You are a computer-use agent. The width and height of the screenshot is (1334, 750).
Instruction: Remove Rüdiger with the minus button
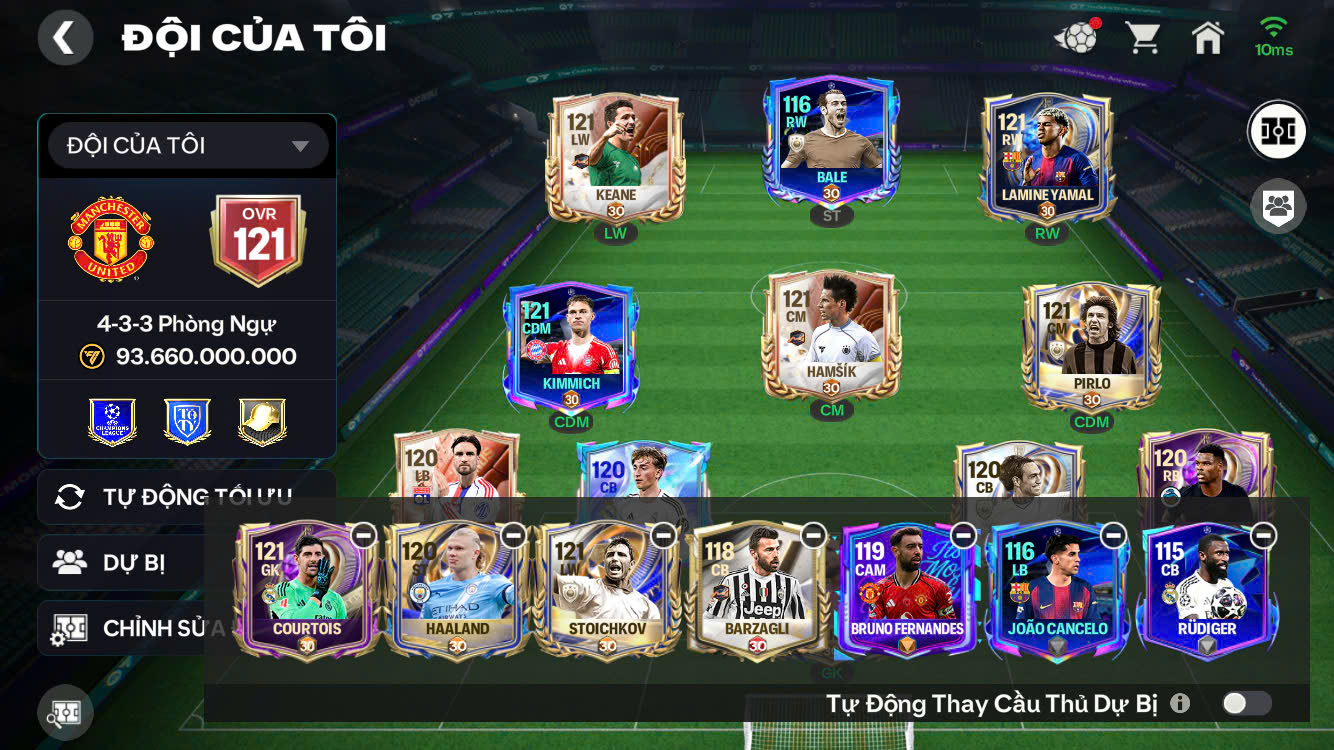tap(1264, 535)
